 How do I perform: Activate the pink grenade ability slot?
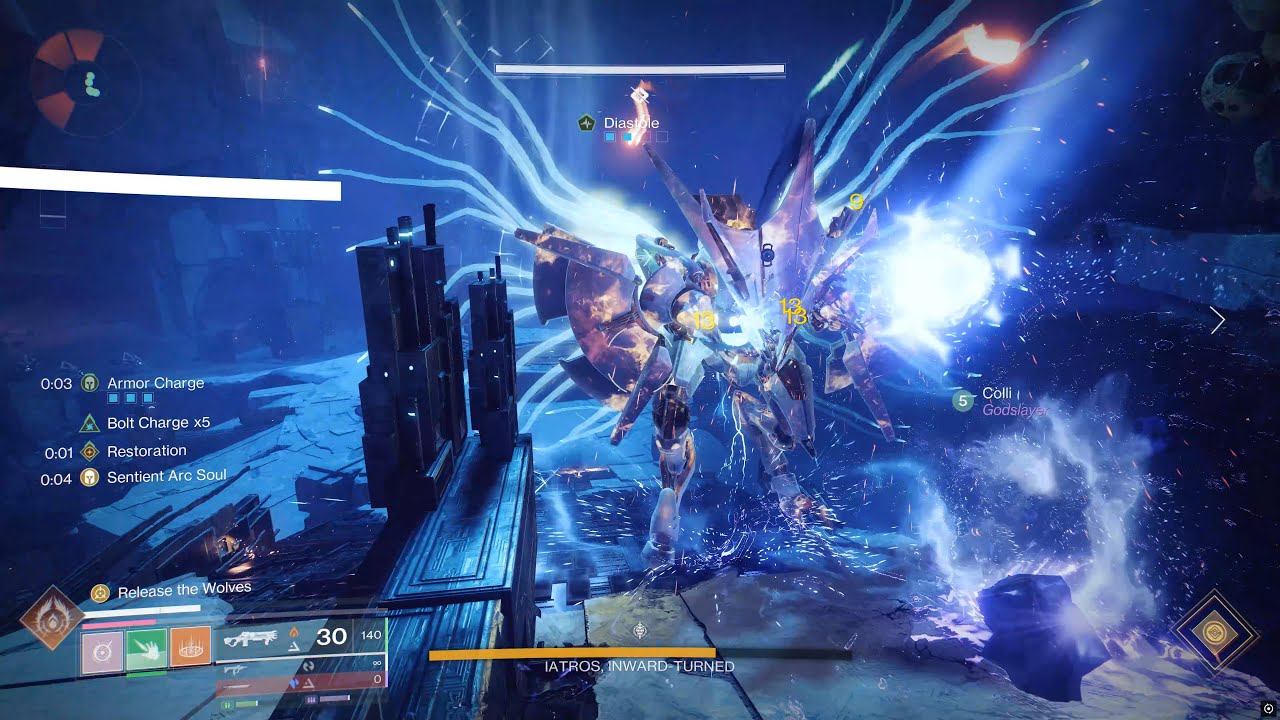point(101,650)
